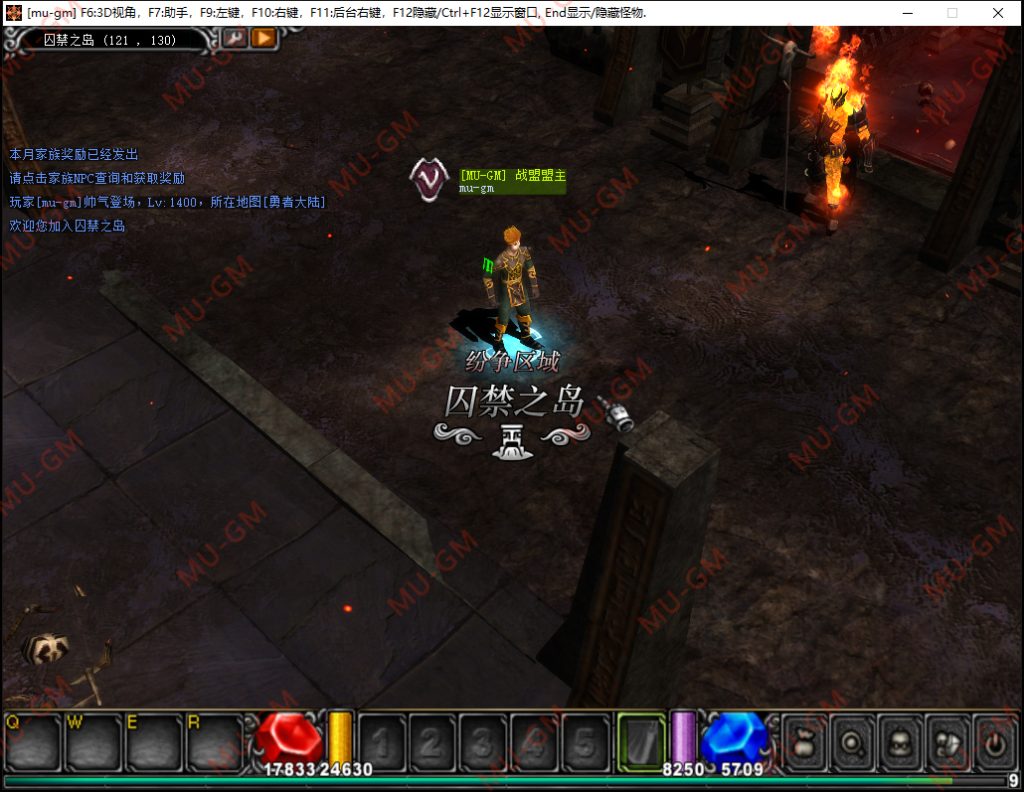Viewport: 1024px width, 792px height.
Task: Select the E item slot
Action: [154, 741]
